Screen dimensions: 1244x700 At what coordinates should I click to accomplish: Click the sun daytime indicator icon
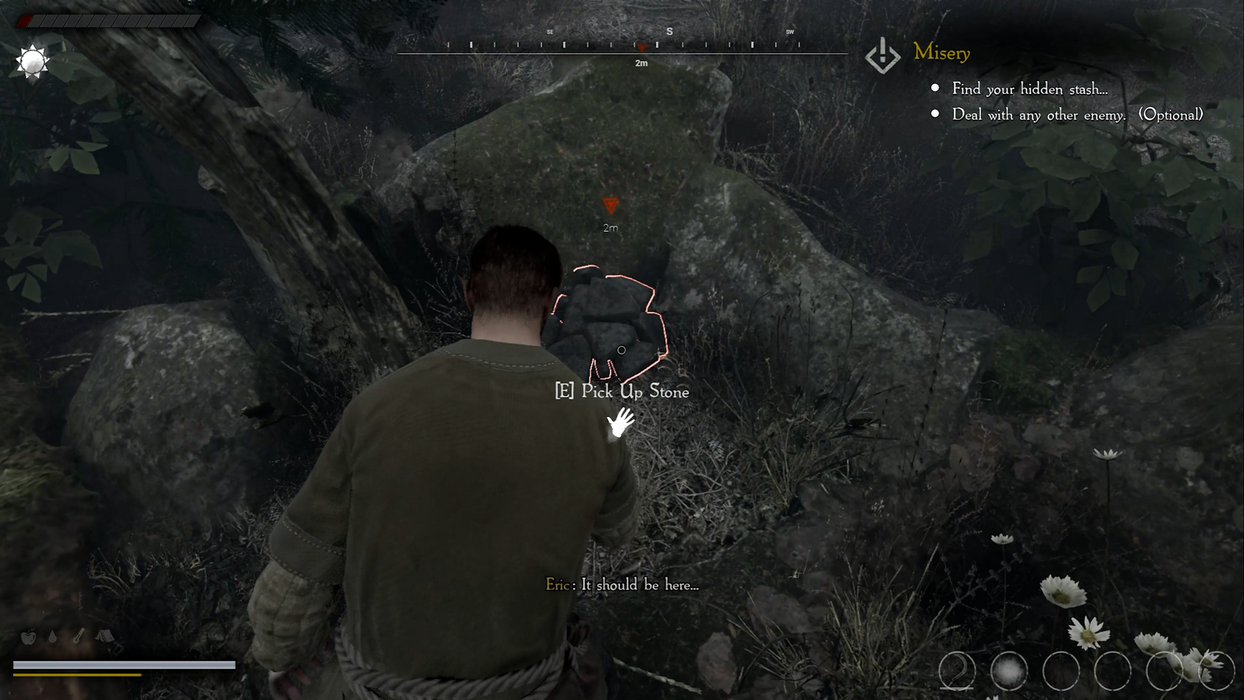coord(32,63)
